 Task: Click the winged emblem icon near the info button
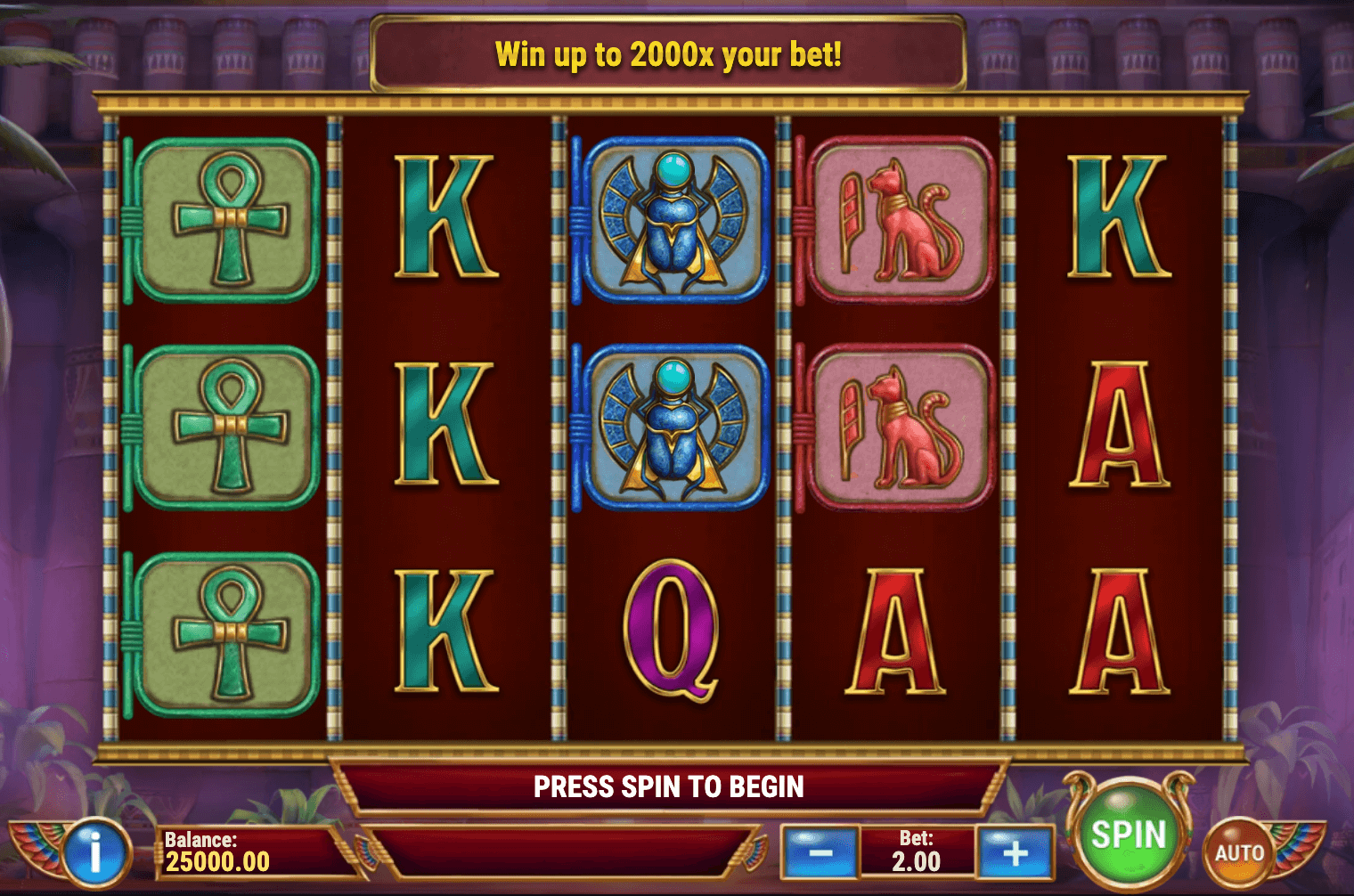pyautogui.click(x=36, y=851)
